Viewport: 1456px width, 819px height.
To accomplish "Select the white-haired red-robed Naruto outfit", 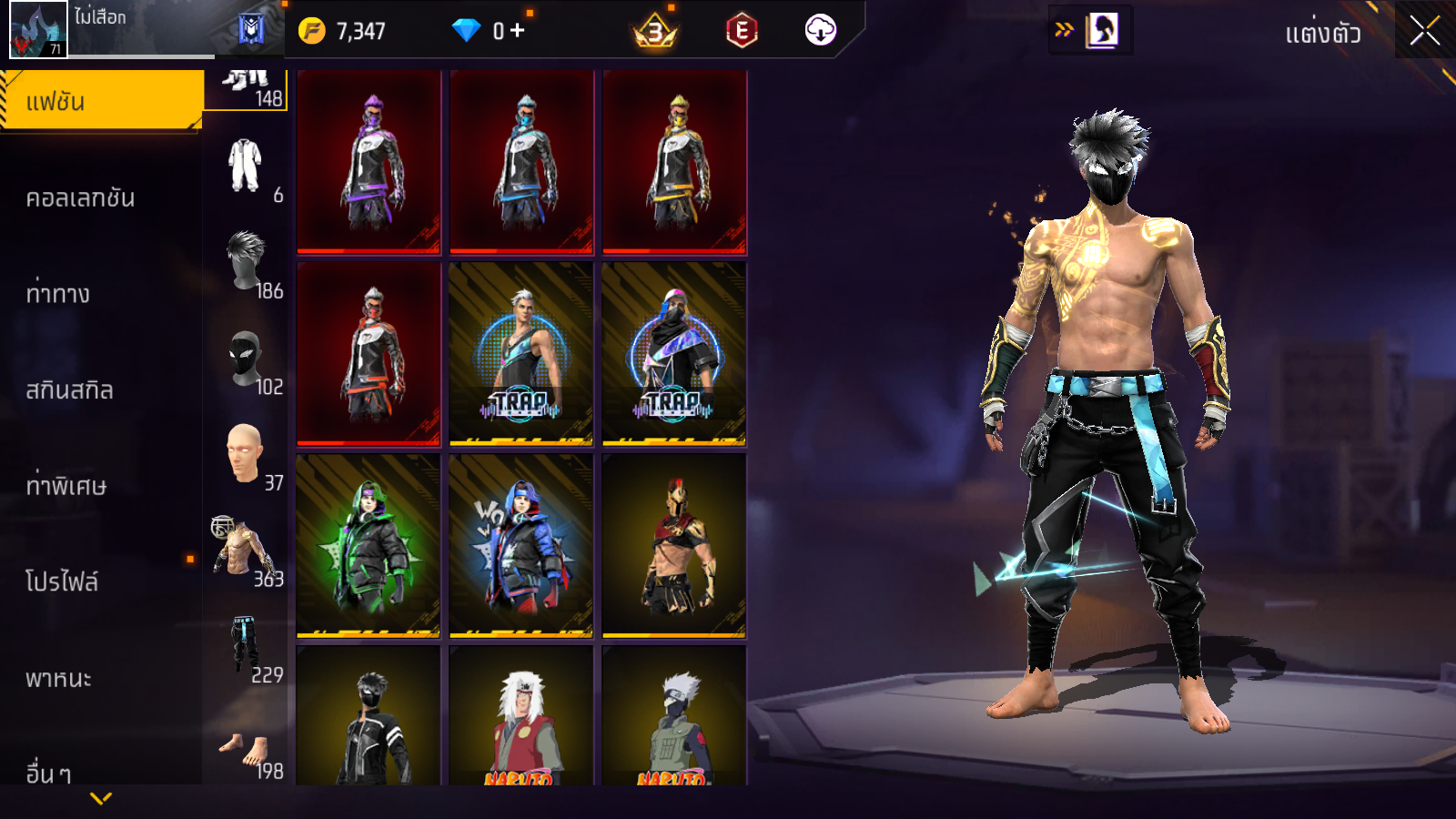I will (521, 721).
